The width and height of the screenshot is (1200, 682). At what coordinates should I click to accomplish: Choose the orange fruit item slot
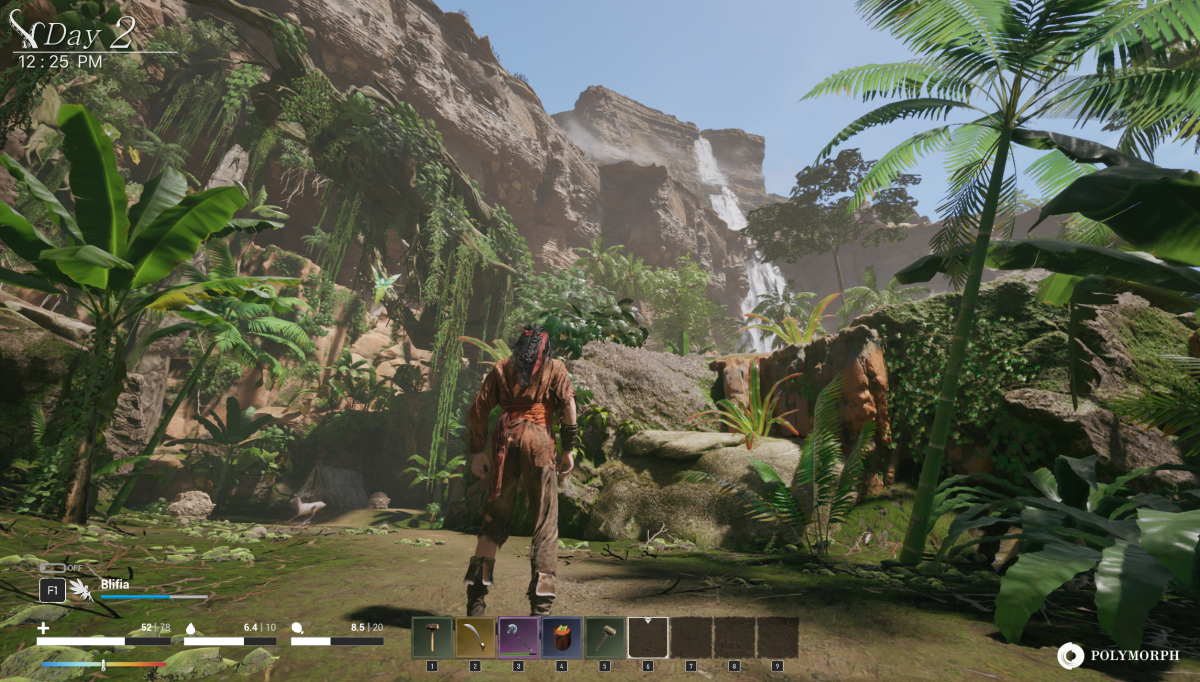point(562,637)
